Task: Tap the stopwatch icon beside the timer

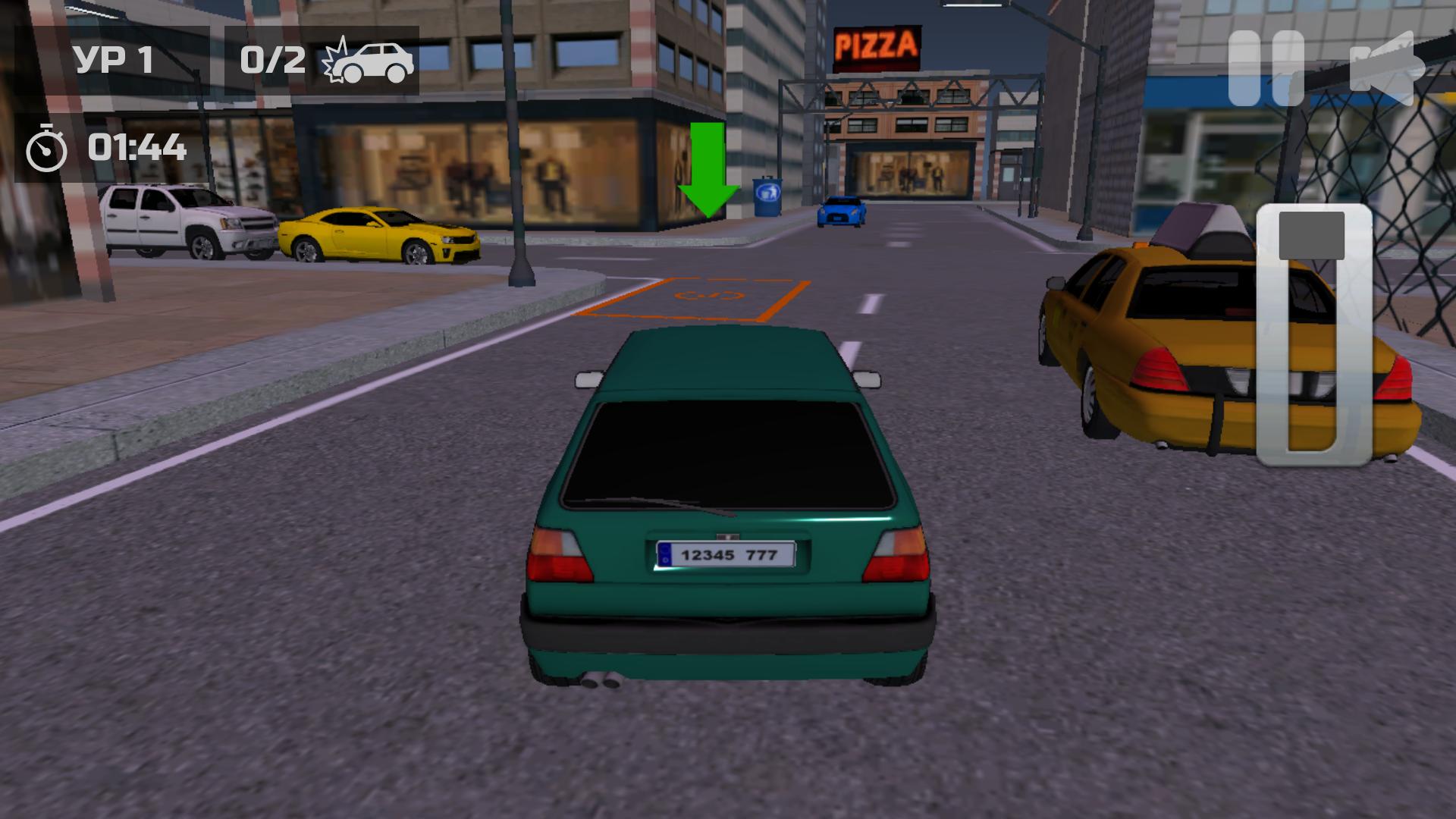Action: coord(45,148)
